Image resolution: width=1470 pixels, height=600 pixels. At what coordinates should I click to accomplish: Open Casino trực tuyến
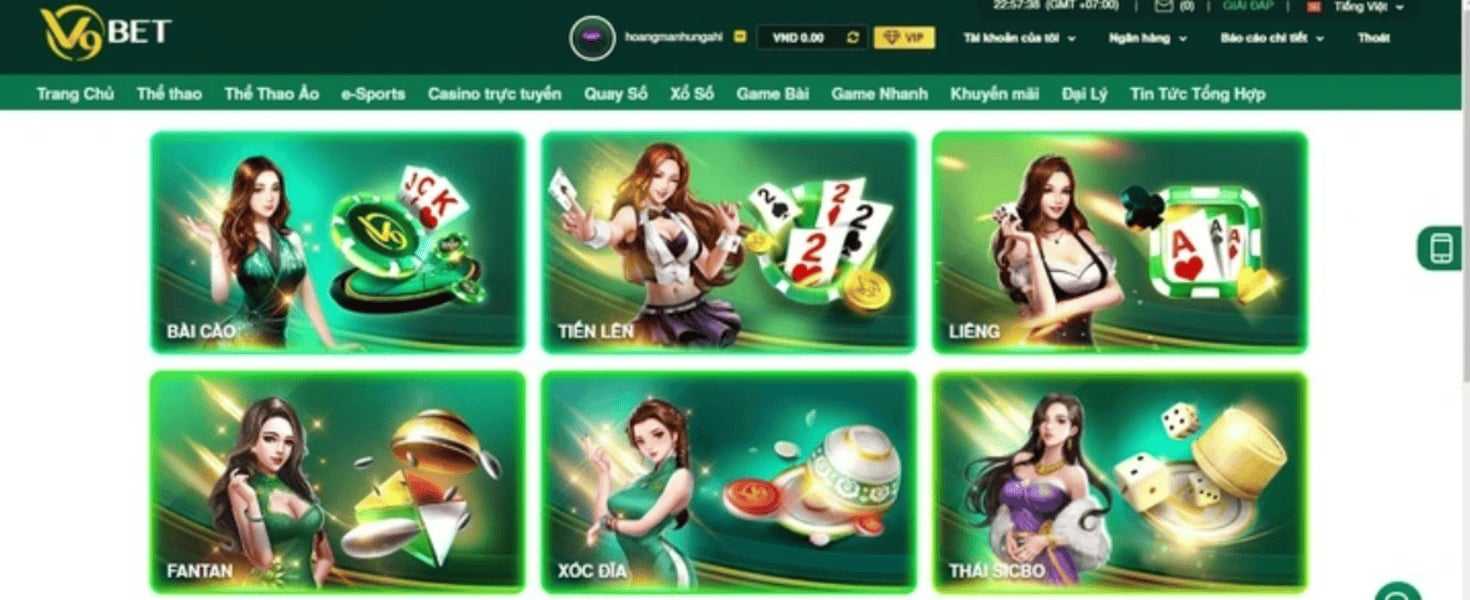[494, 94]
